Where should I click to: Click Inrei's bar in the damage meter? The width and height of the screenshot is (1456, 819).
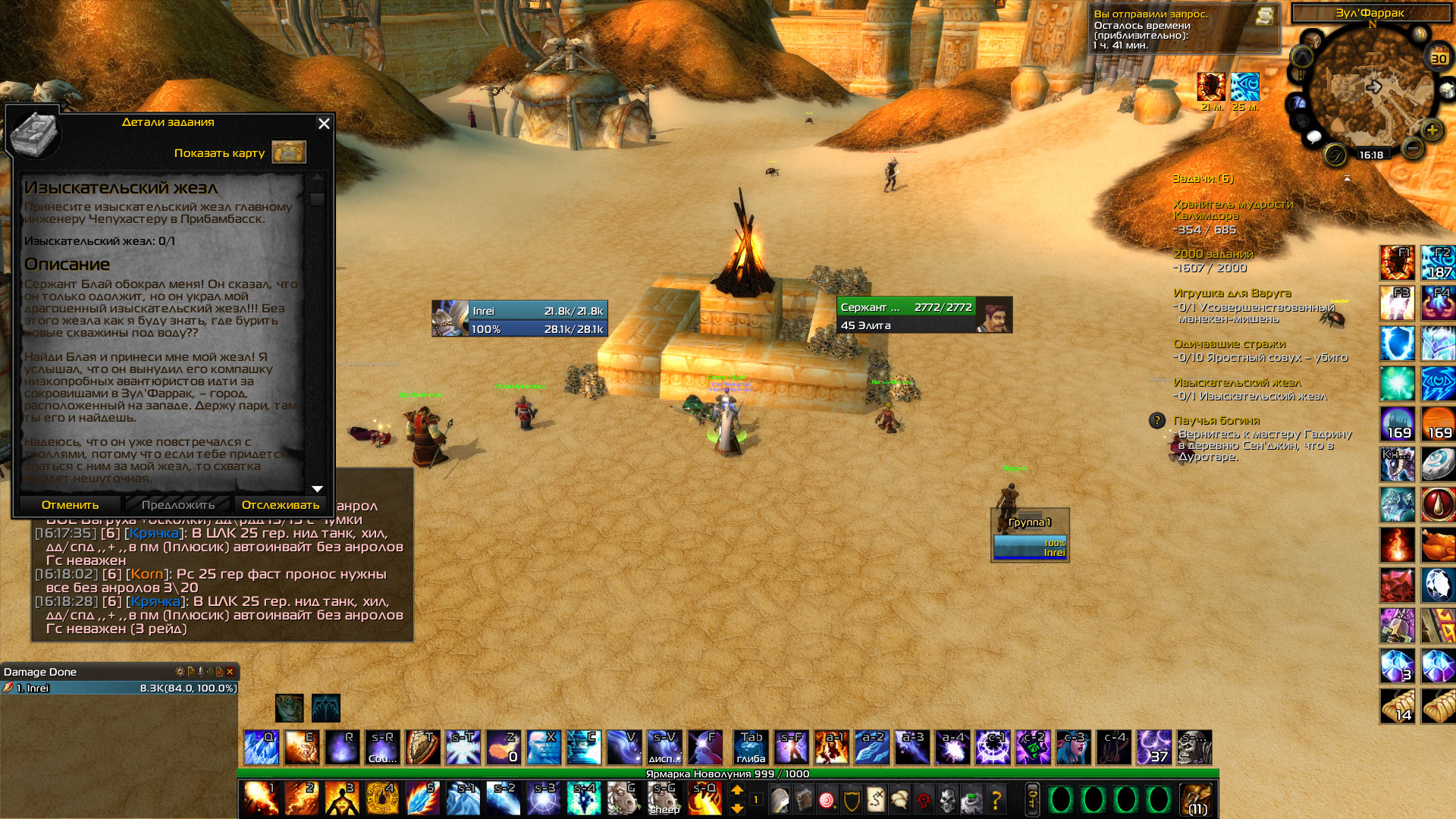(120, 688)
